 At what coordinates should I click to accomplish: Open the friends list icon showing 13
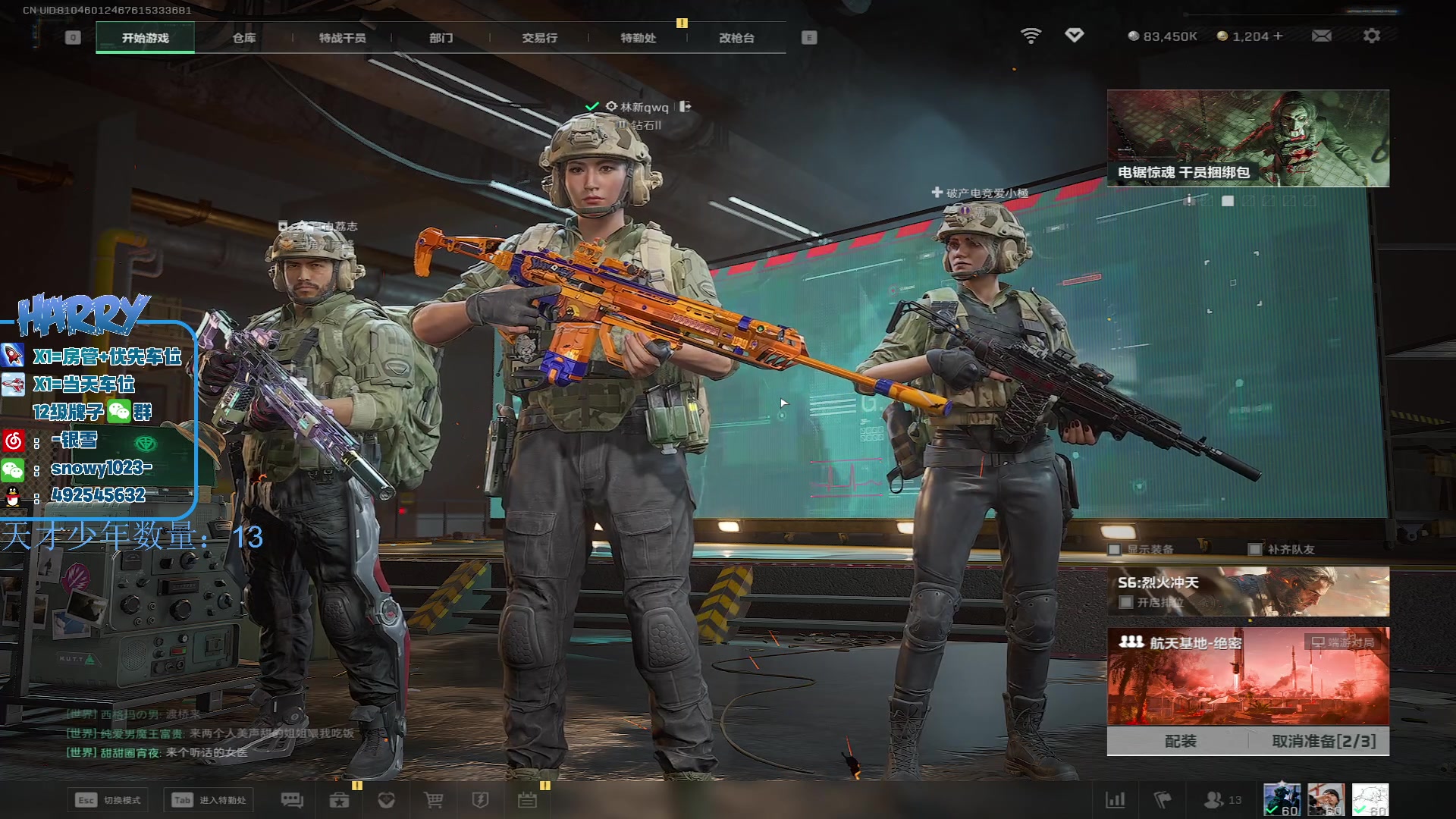pyautogui.click(x=1222, y=800)
